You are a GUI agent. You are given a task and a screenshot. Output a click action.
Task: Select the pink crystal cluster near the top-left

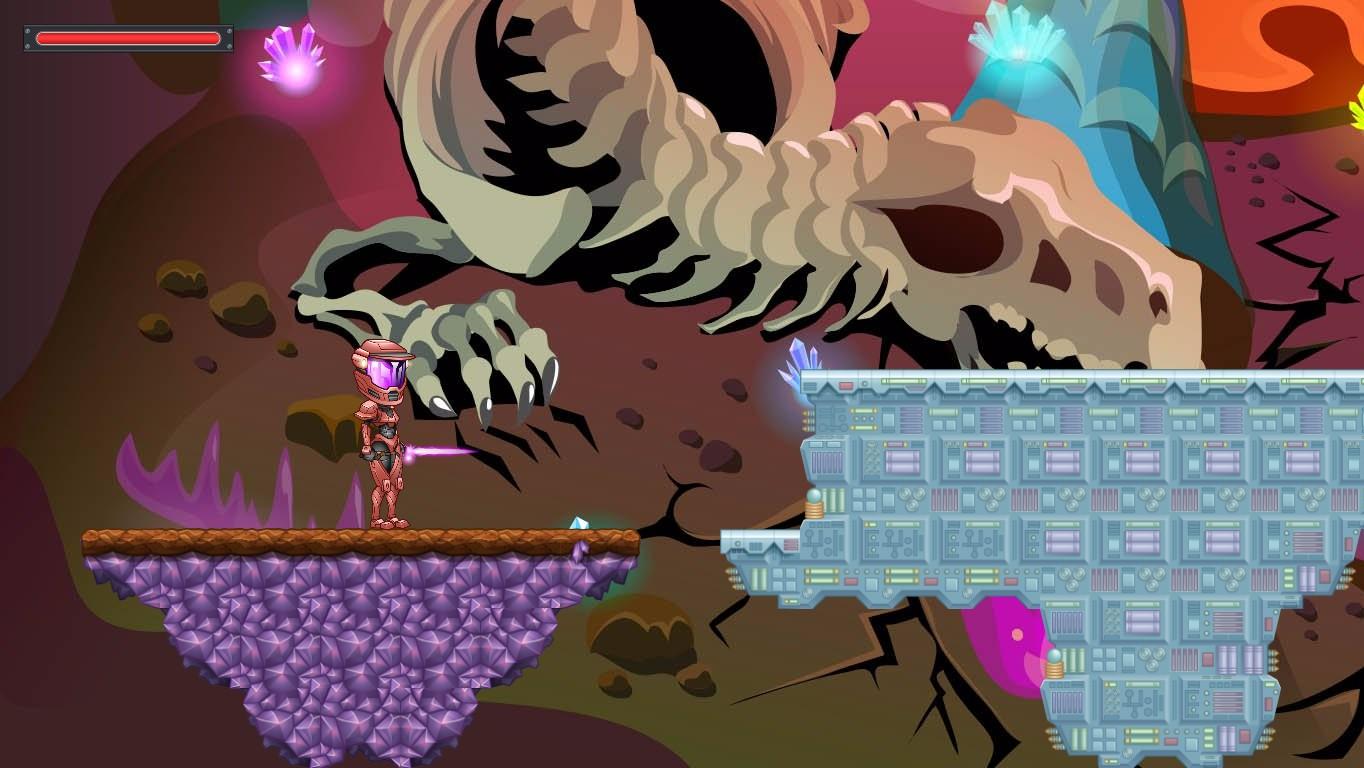click(x=290, y=55)
